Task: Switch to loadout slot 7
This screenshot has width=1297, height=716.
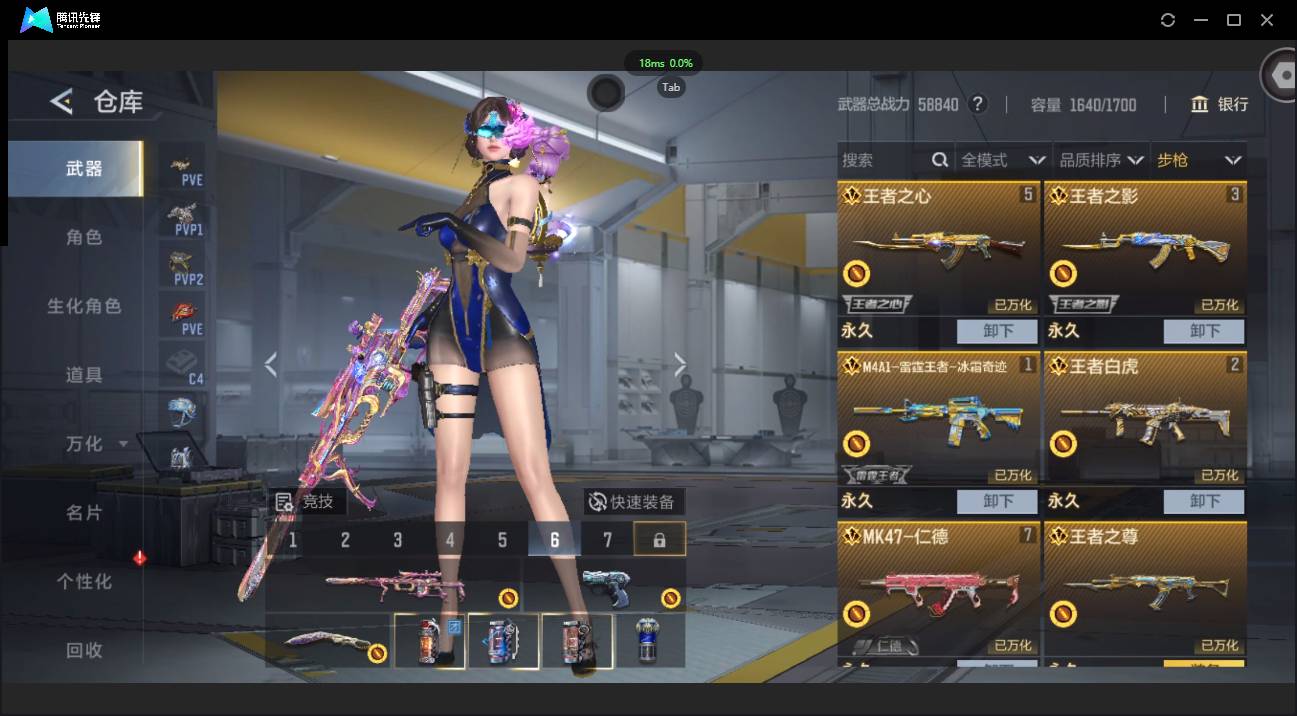Action: pos(607,540)
